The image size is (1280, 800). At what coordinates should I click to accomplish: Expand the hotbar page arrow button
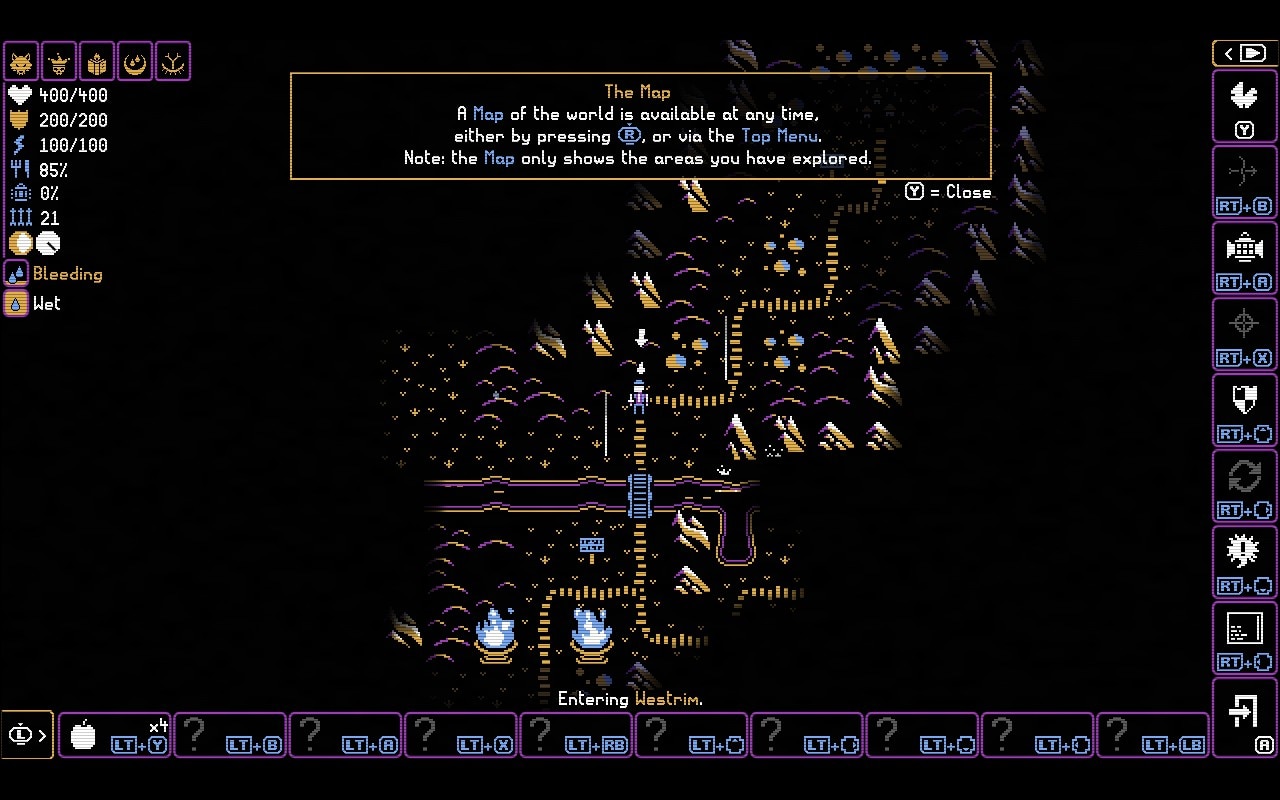tap(27, 736)
